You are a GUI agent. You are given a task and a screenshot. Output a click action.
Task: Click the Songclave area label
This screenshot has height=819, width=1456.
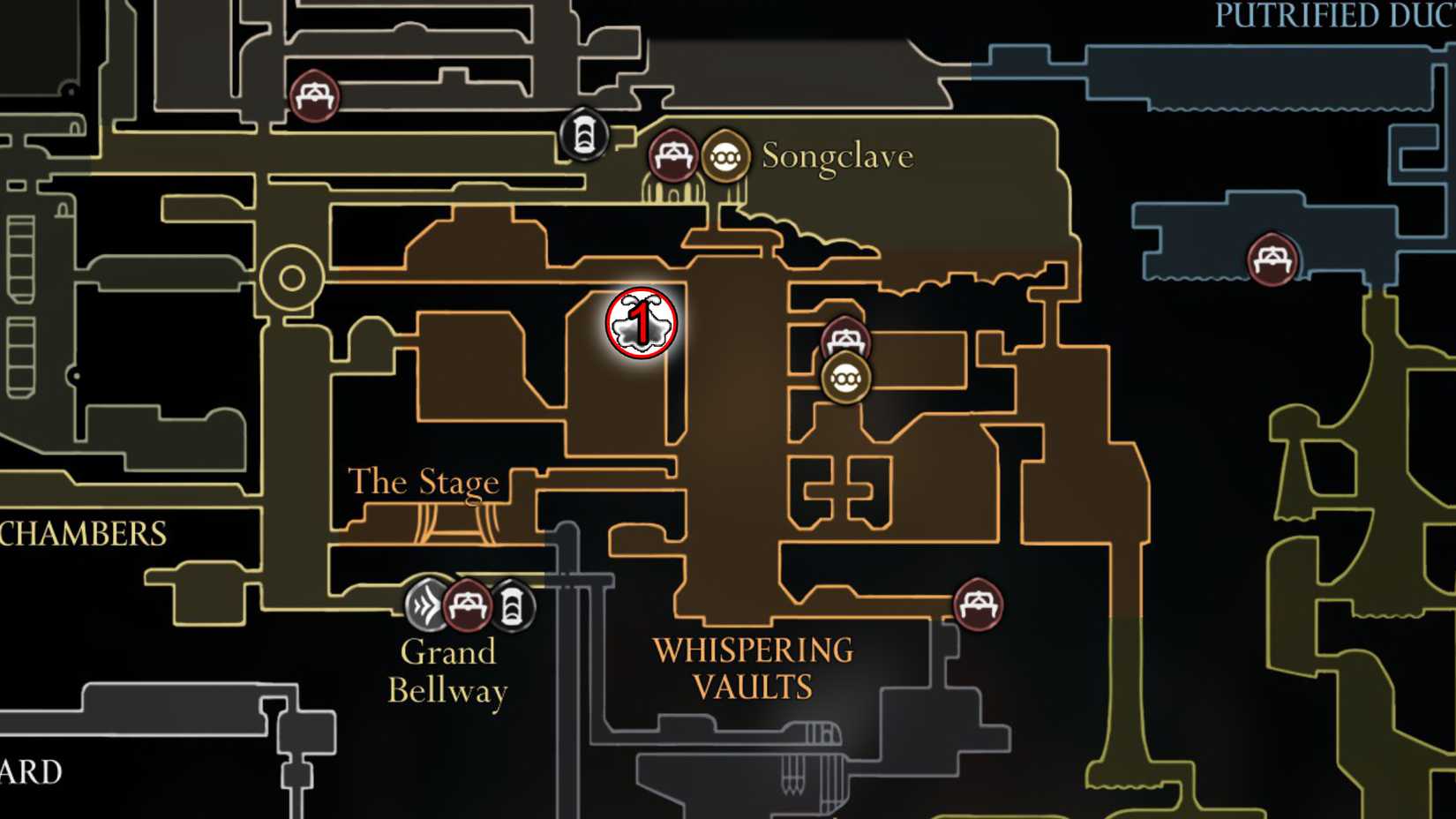pos(835,157)
